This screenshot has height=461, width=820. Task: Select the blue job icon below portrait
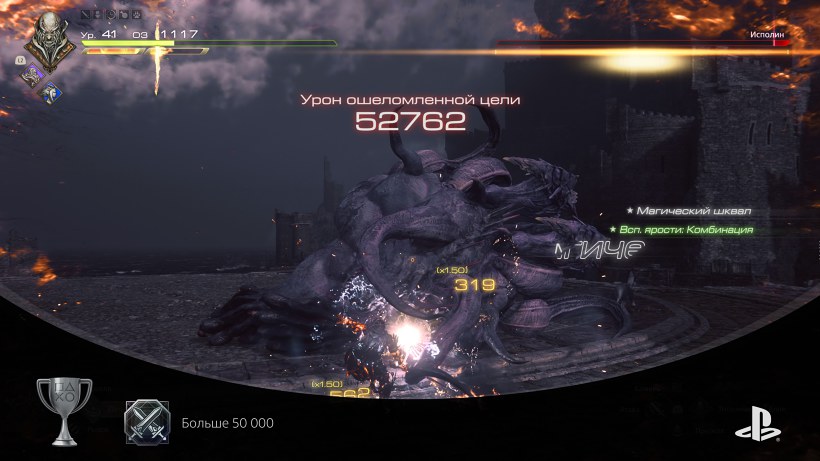click(x=50, y=91)
